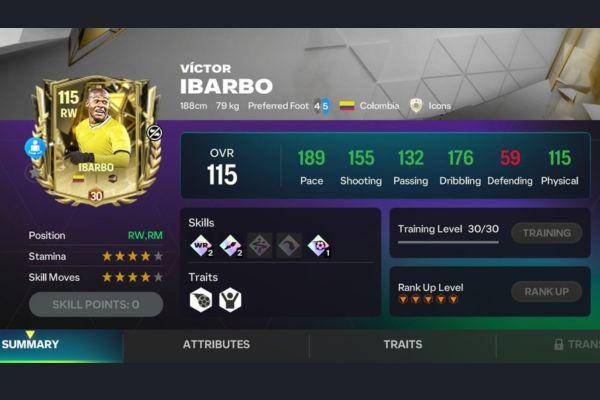Click the Training button
Image resolution: width=600 pixels, height=400 pixels.
point(547,233)
